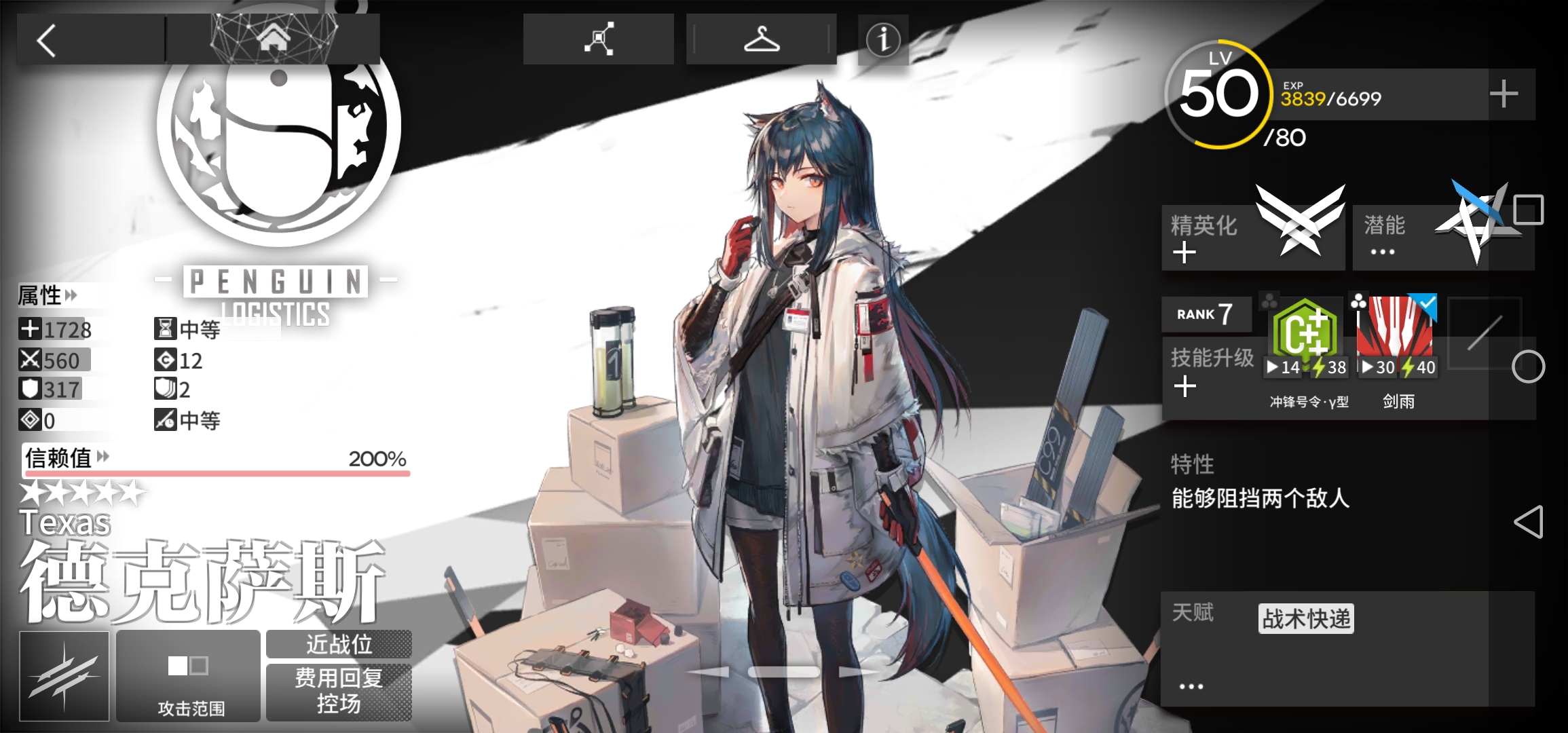Open the 天赋 talent 战术快递

click(1305, 618)
